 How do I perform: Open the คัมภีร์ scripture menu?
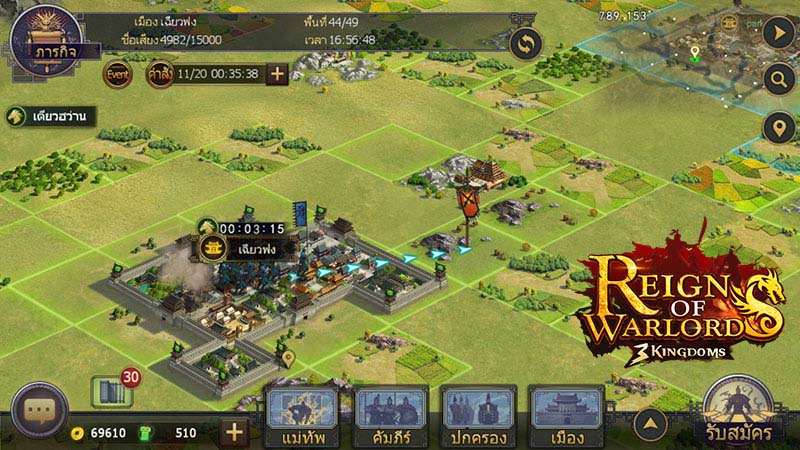point(392,416)
